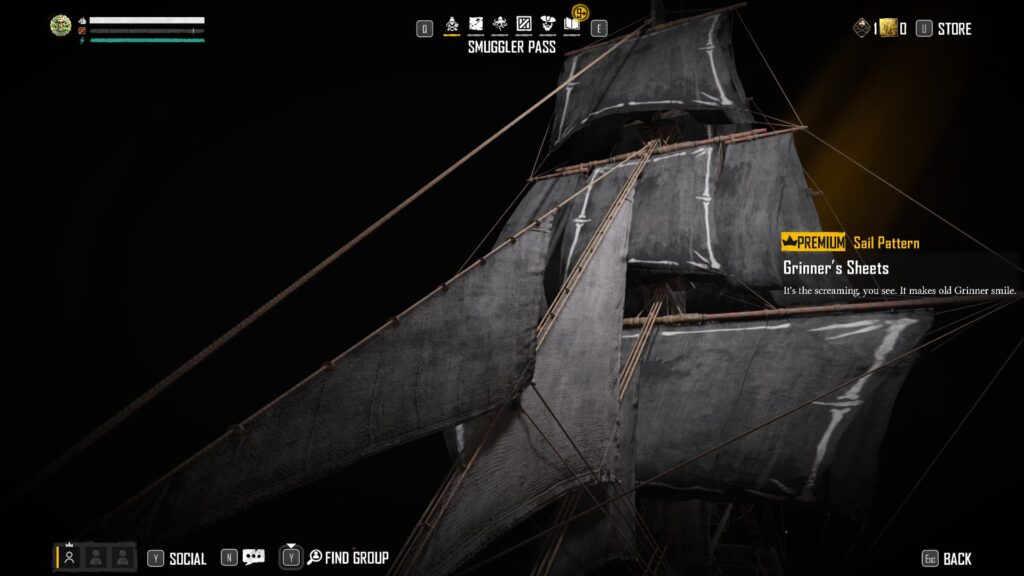This screenshot has width=1024, height=576.
Task: Select the Smuggler Pass skull tab
Action: pyautogui.click(x=452, y=23)
